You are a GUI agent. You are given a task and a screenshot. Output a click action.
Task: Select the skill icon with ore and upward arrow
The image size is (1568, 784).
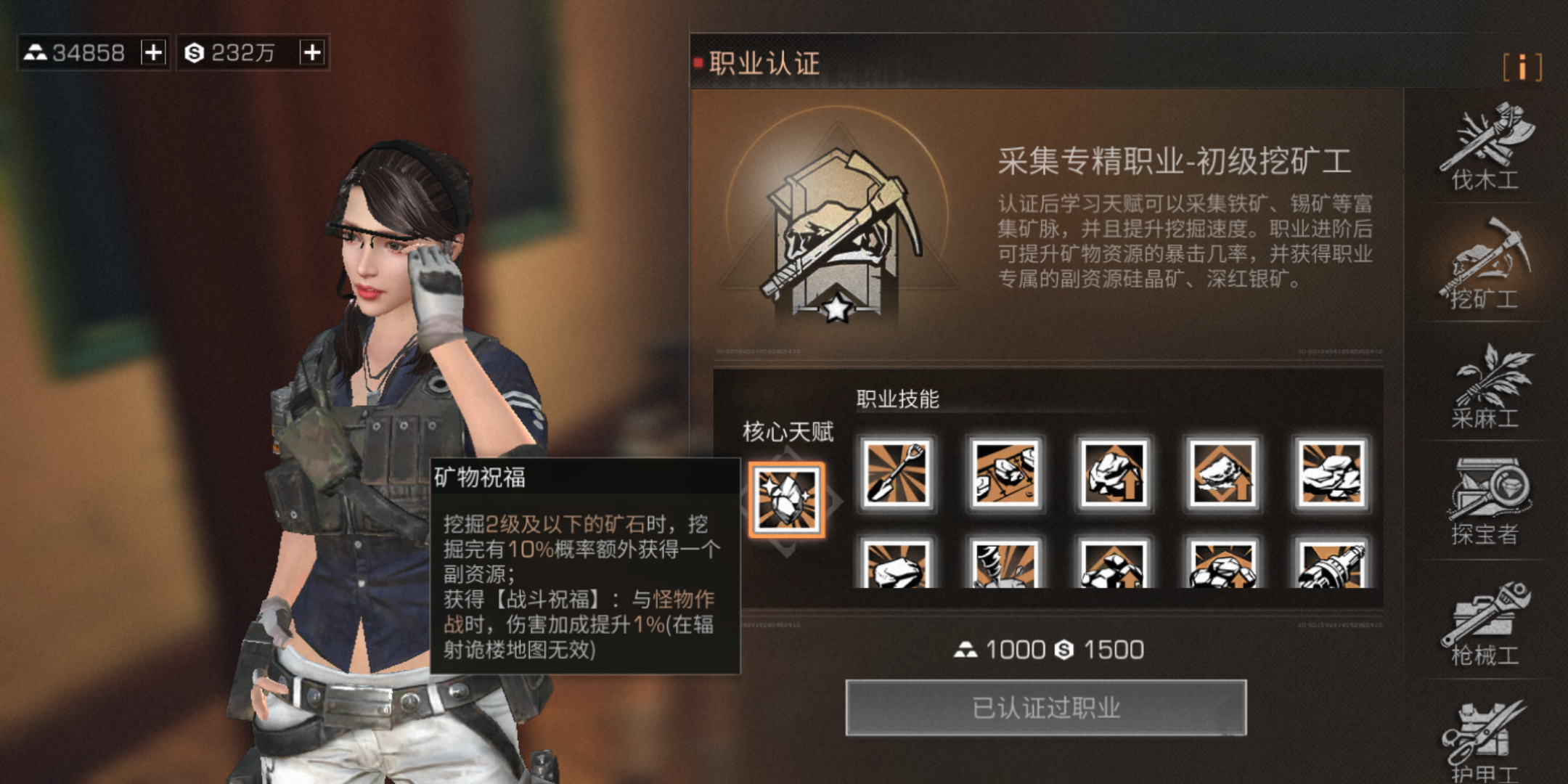coord(1114,473)
